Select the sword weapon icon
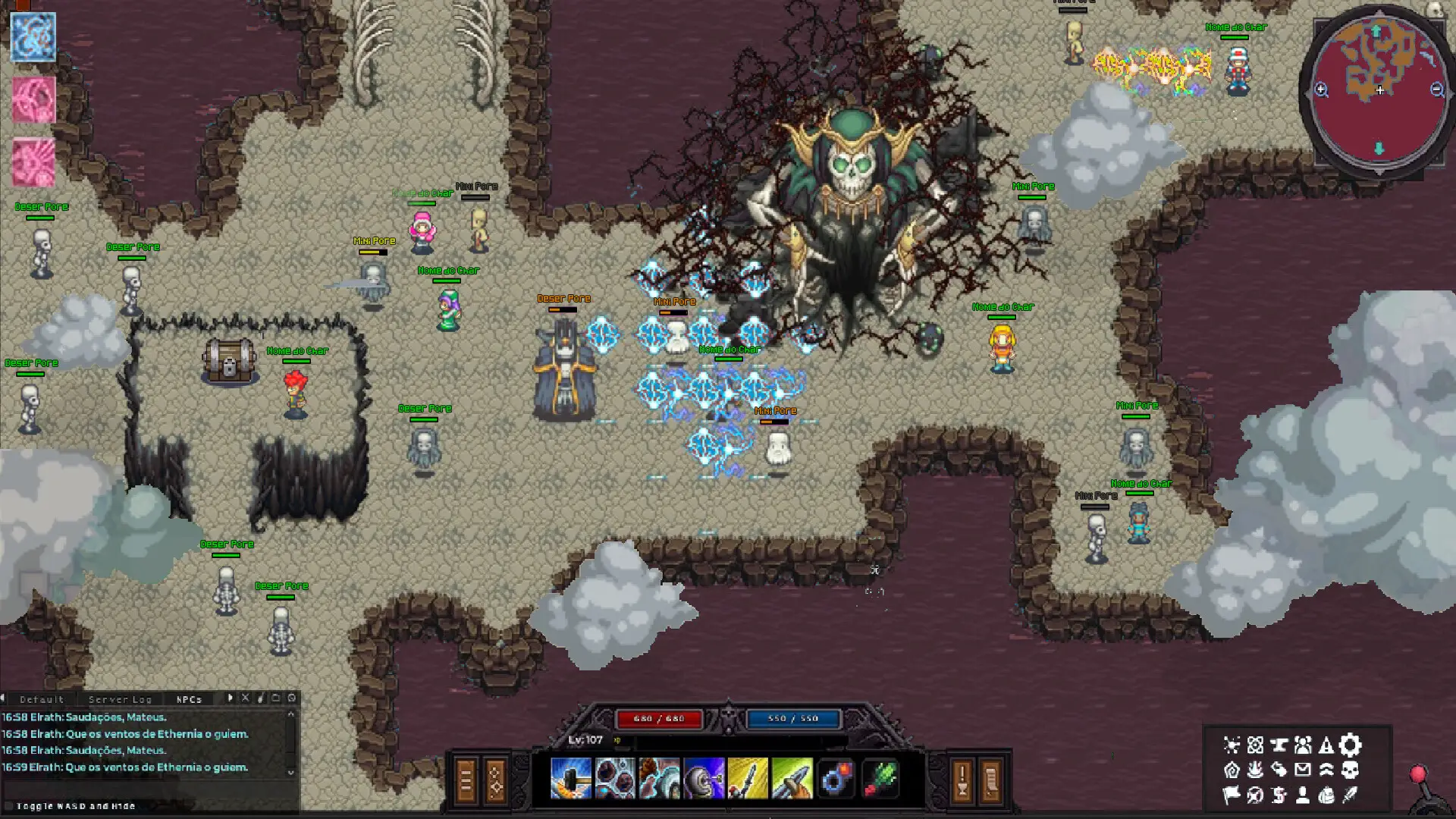Image resolution: width=1456 pixels, height=819 pixels. click(1350, 796)
